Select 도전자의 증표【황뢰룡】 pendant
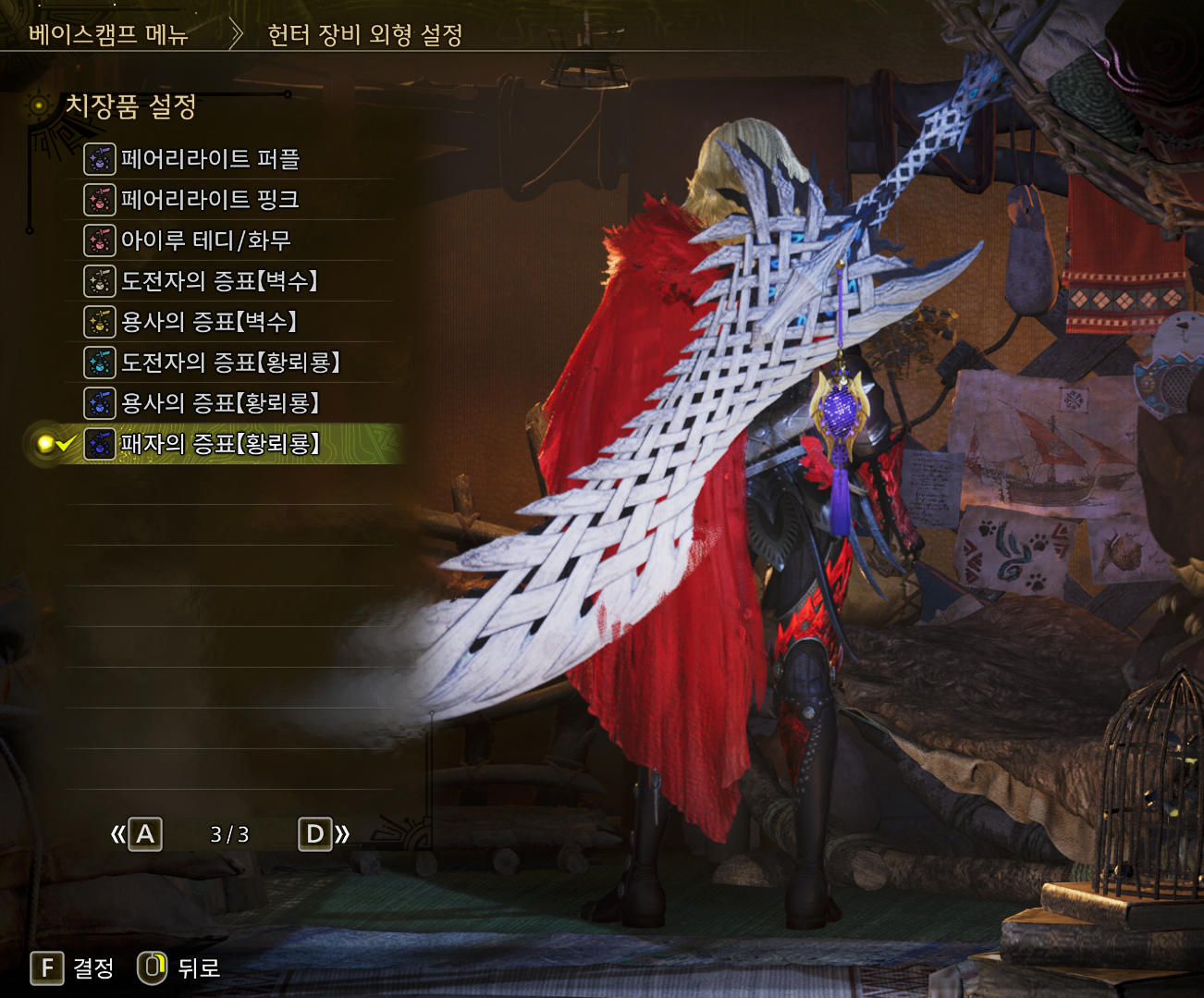The height and width of the screenshot is (998, 1204). [x=230, y=363]
